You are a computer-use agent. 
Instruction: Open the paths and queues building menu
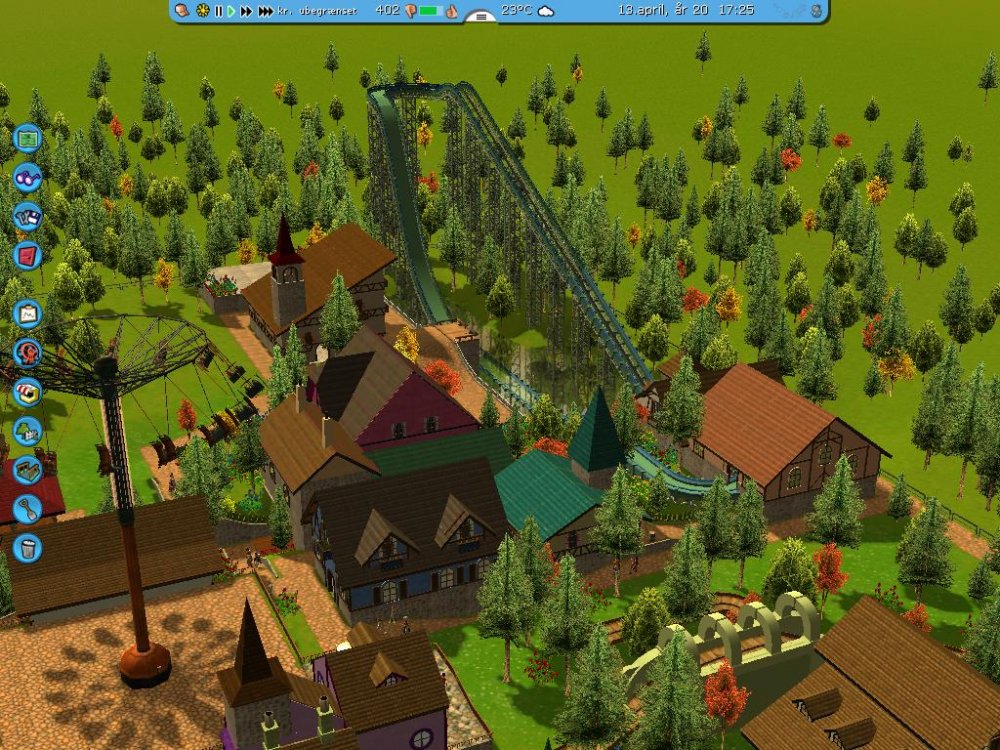click(x=27, y=470)
